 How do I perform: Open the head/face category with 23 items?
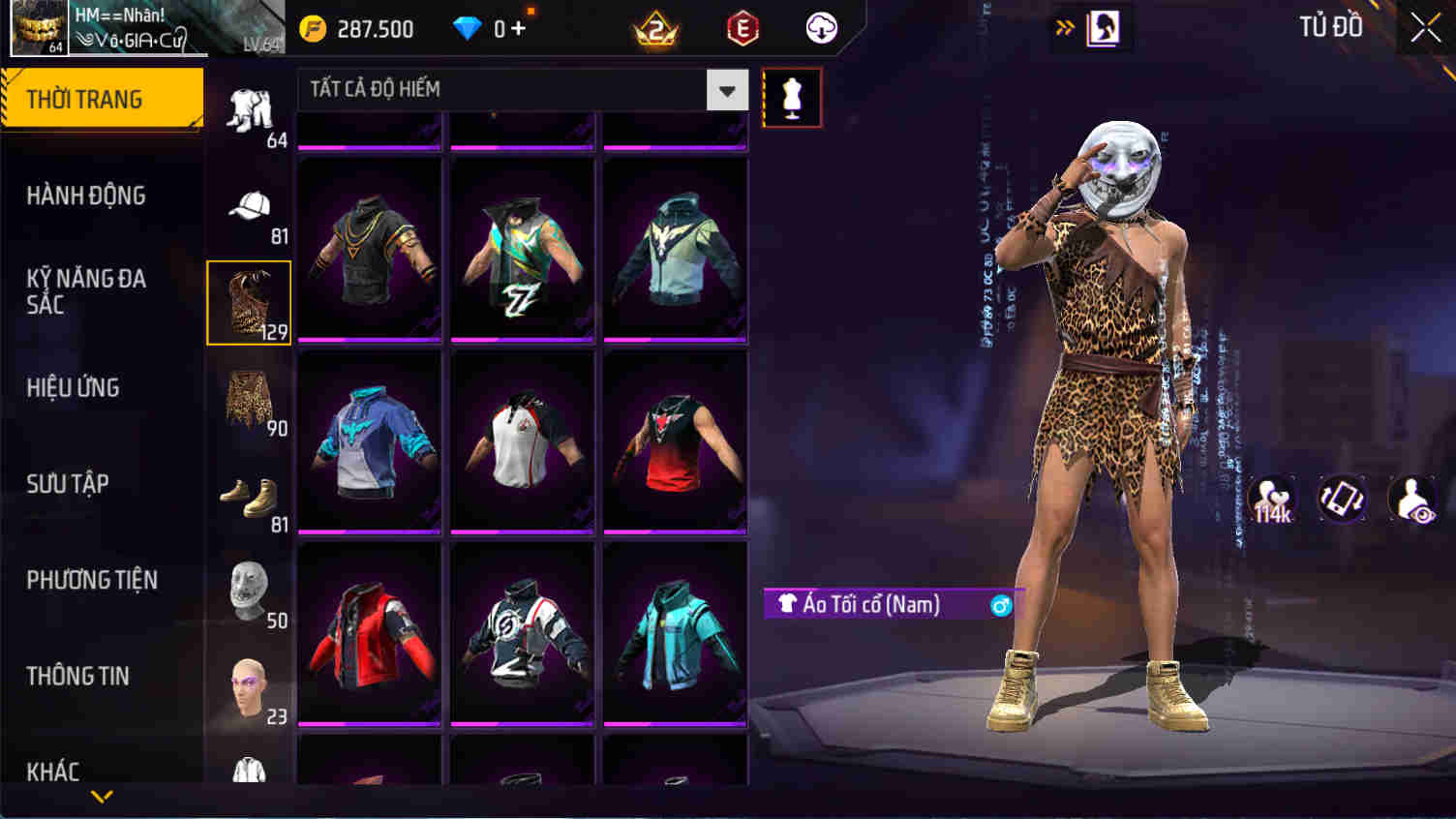click(249, 682)
